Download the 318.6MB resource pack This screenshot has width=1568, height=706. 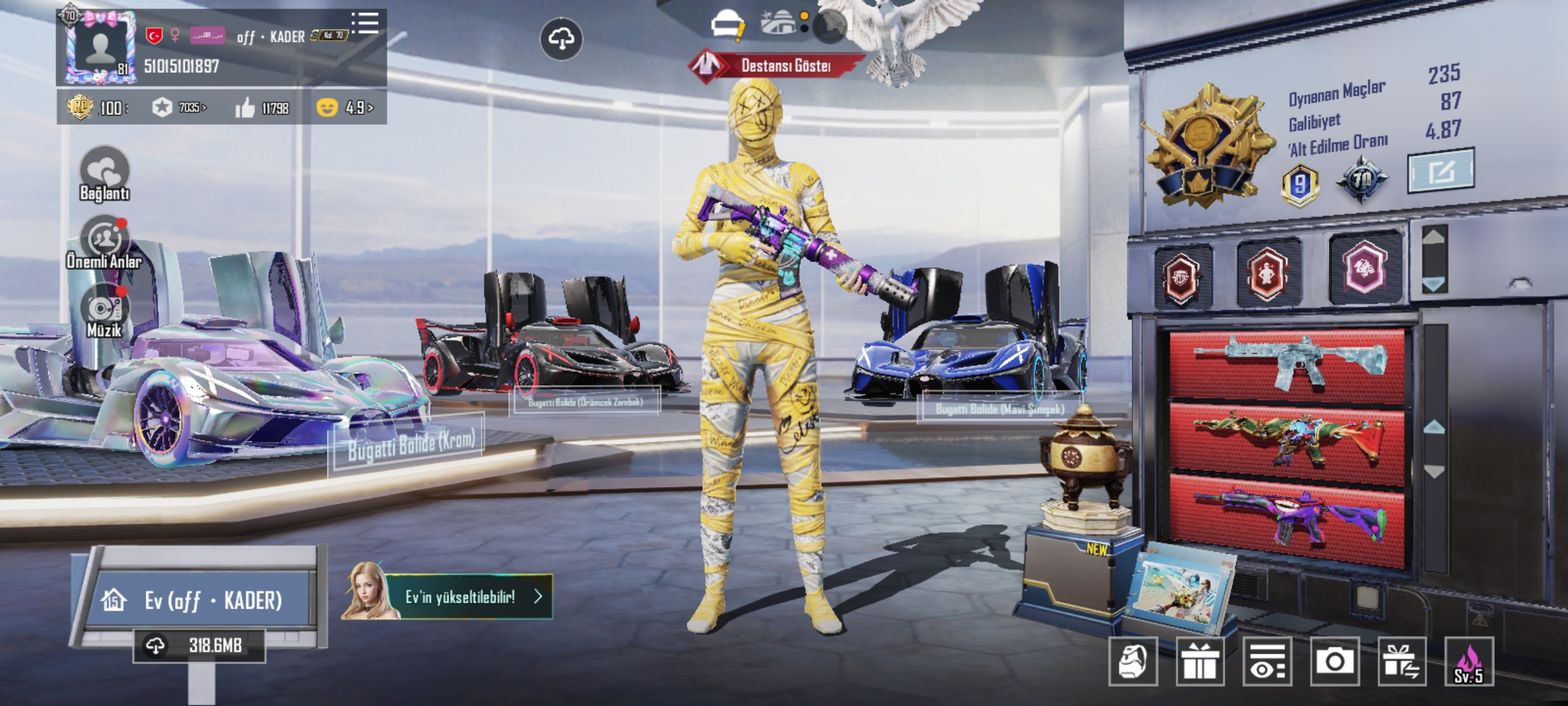point(199,646)
